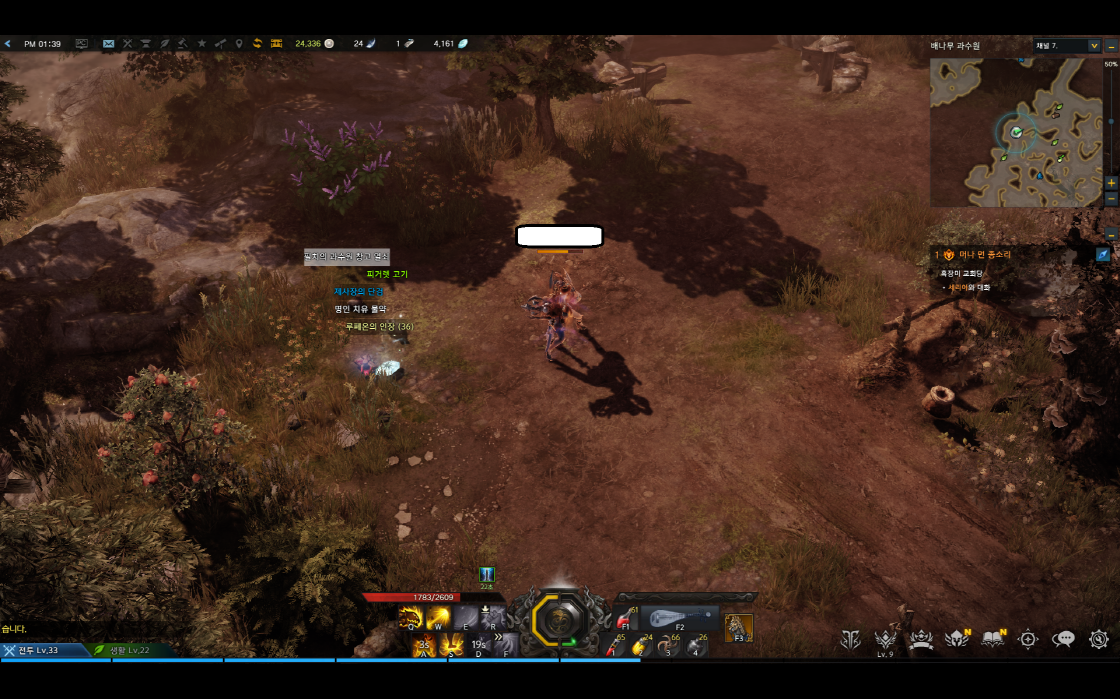Select the orange quest title in the tracker
Image resolution: width=1120 pixels, height=699 pixels.
pyautogui.click(x=984, y=255)
